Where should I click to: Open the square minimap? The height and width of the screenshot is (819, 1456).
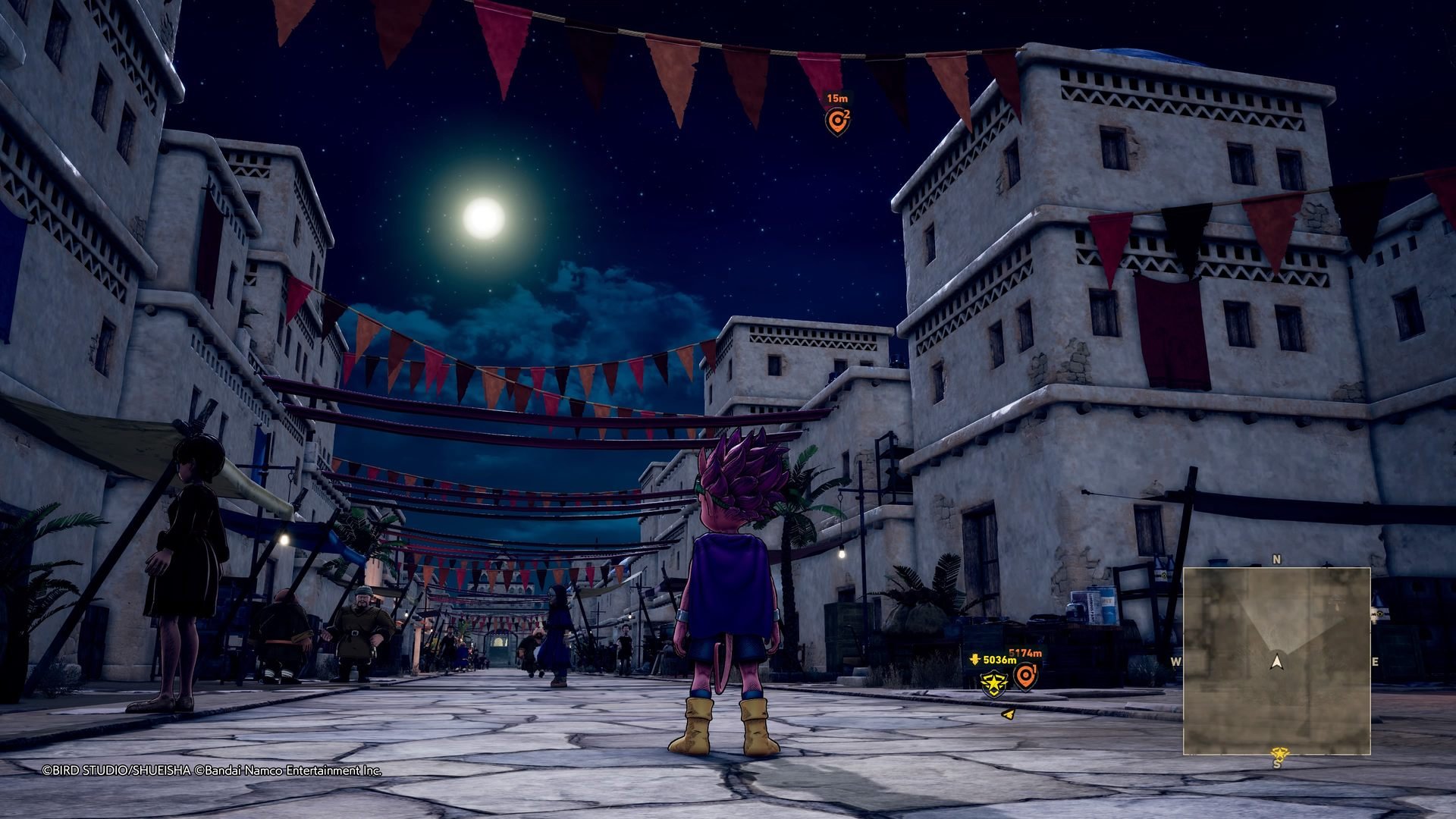tap(1276, 661)
